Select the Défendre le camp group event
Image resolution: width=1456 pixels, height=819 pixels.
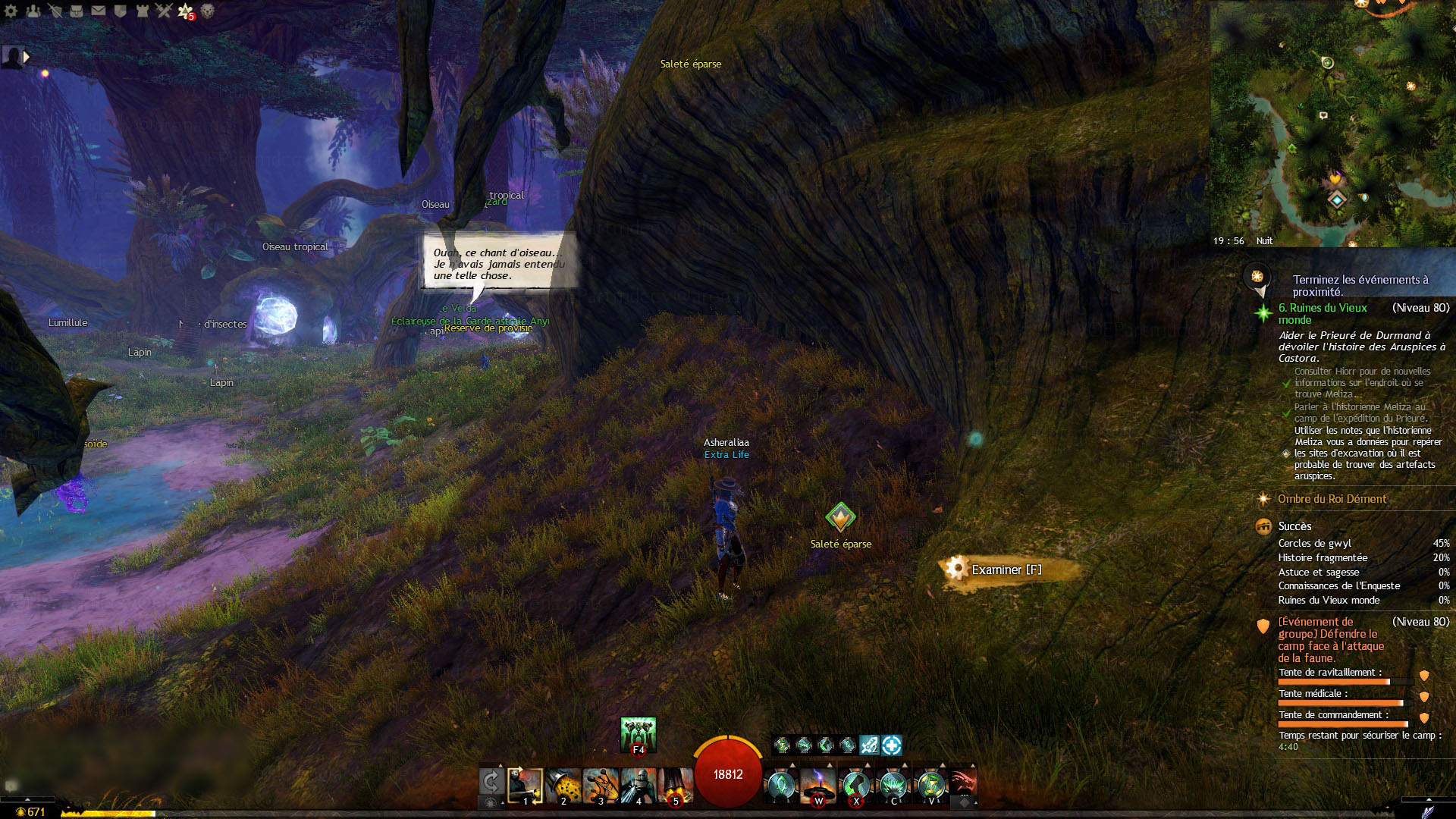pyautogui.click(x=1331, y=639)
